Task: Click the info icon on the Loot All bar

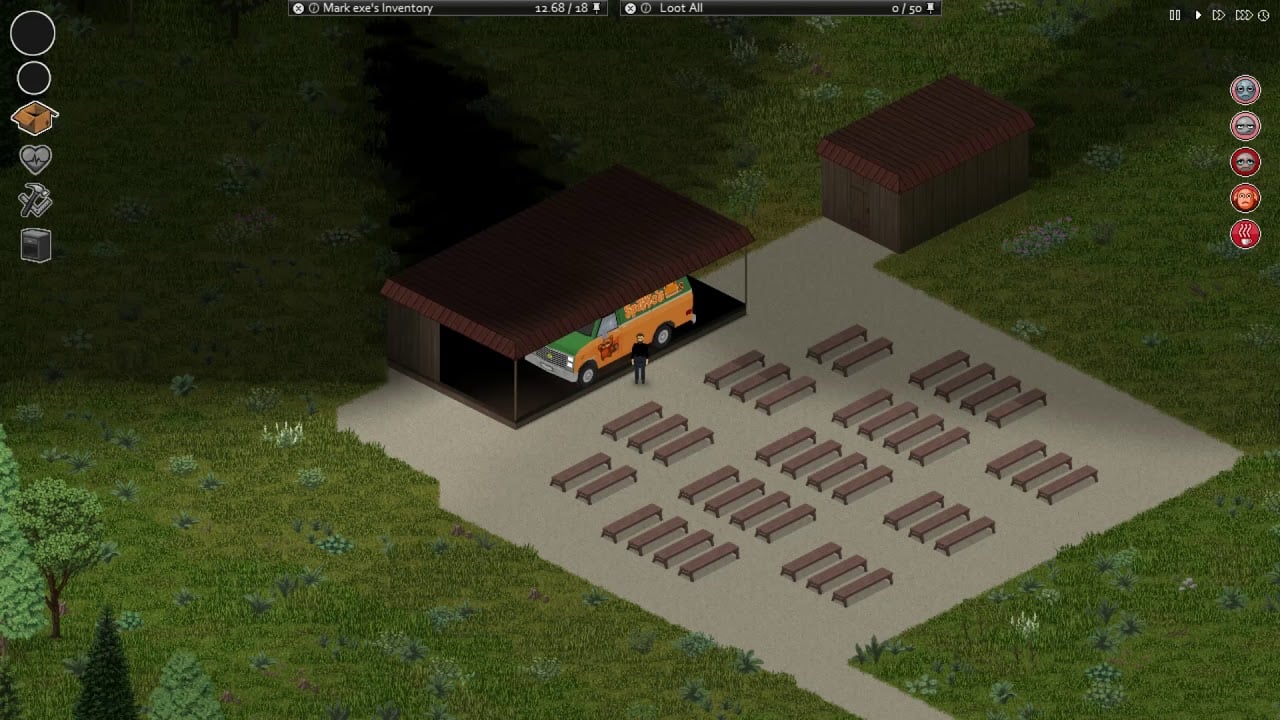Action: [x=648, y=8]
